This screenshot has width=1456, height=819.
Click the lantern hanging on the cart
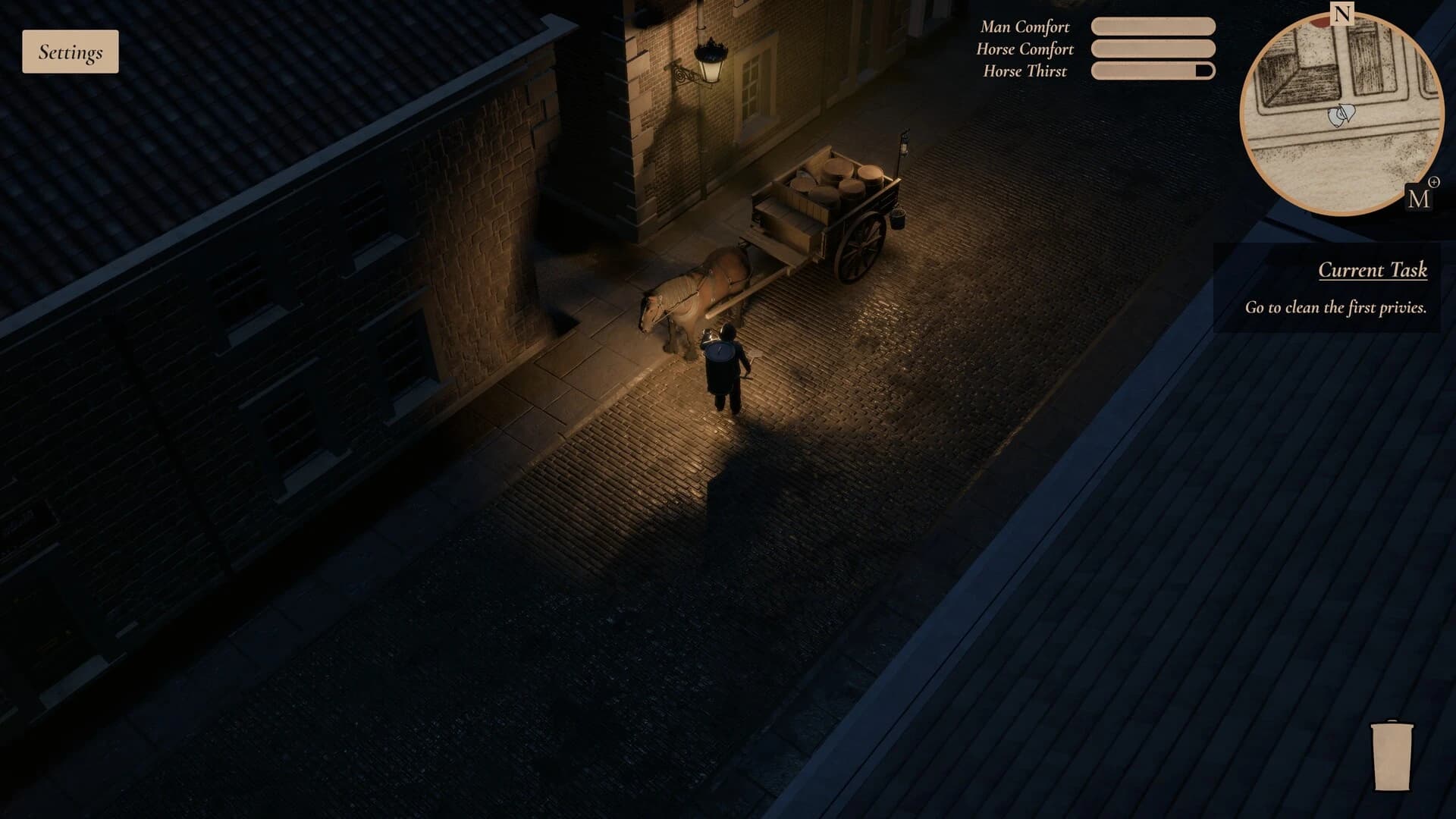pos(904,145)
